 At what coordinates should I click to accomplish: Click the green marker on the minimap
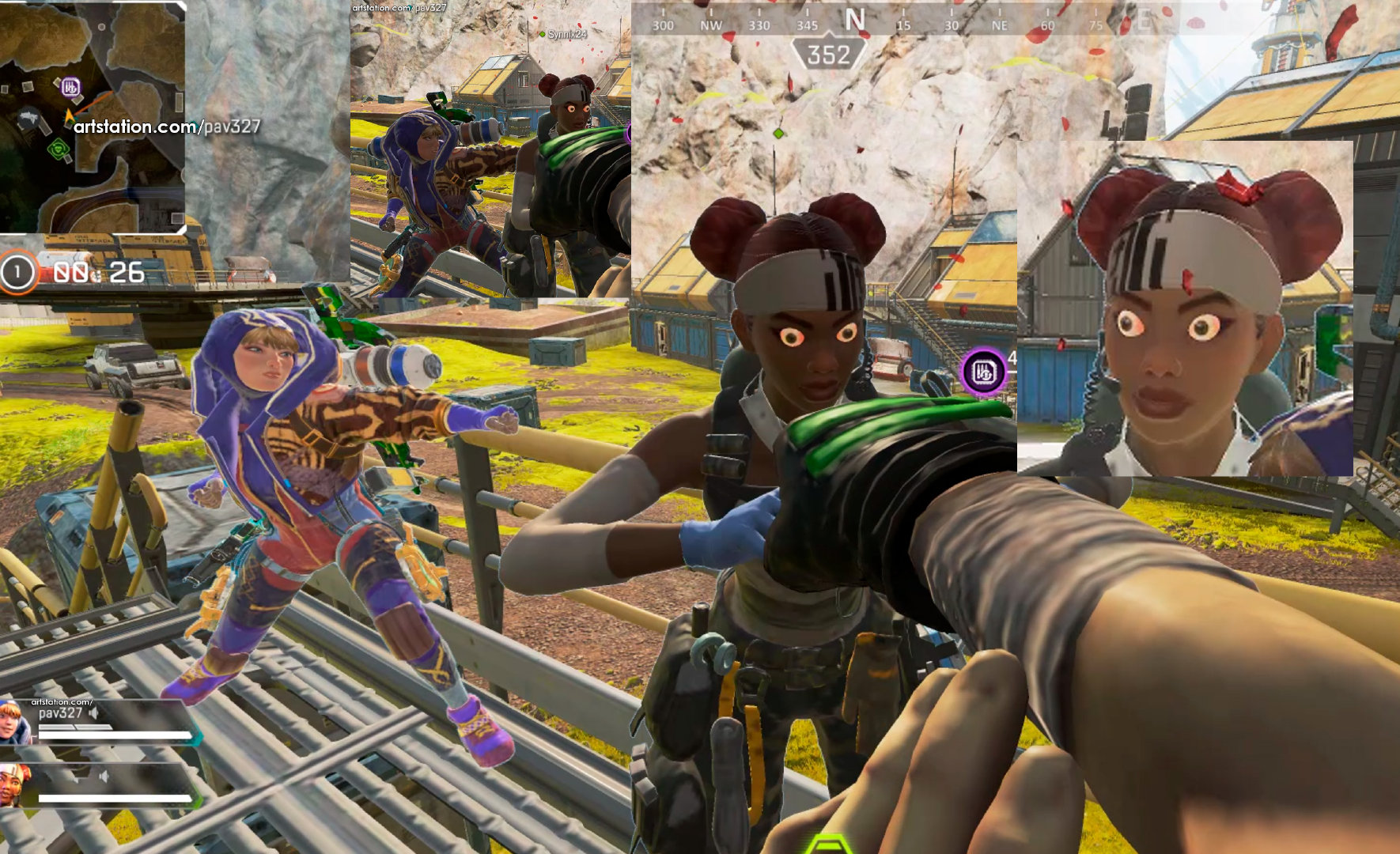click(58, 149)
